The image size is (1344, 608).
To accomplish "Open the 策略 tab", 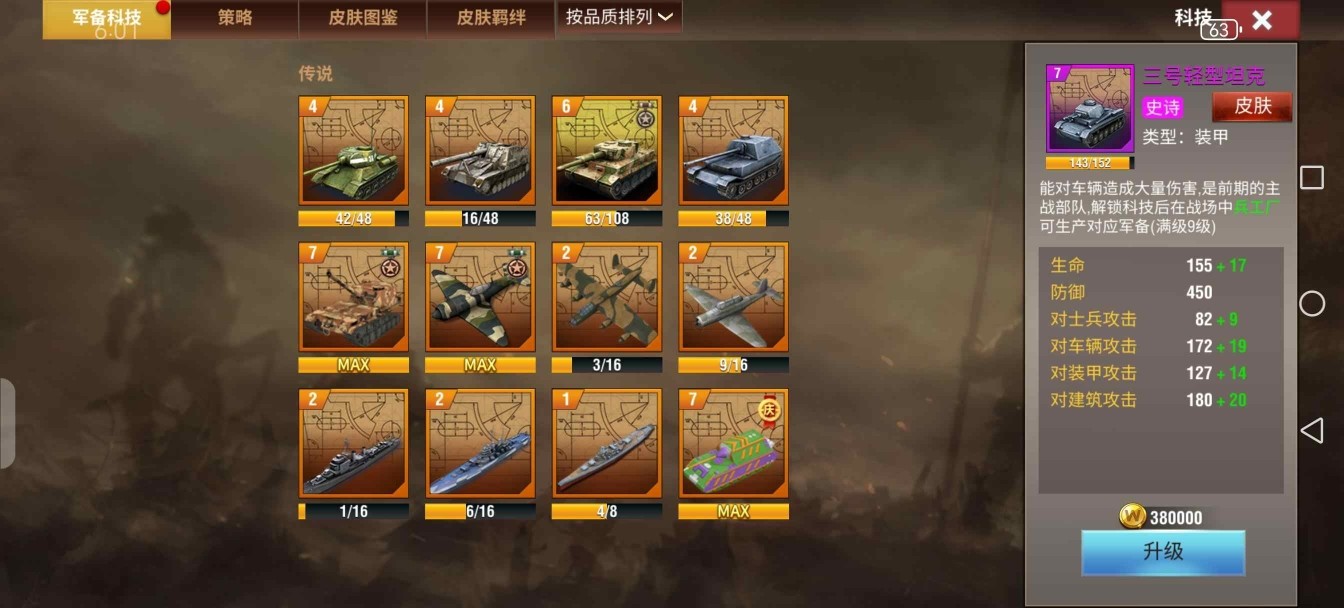I will [x=235, y=18].
